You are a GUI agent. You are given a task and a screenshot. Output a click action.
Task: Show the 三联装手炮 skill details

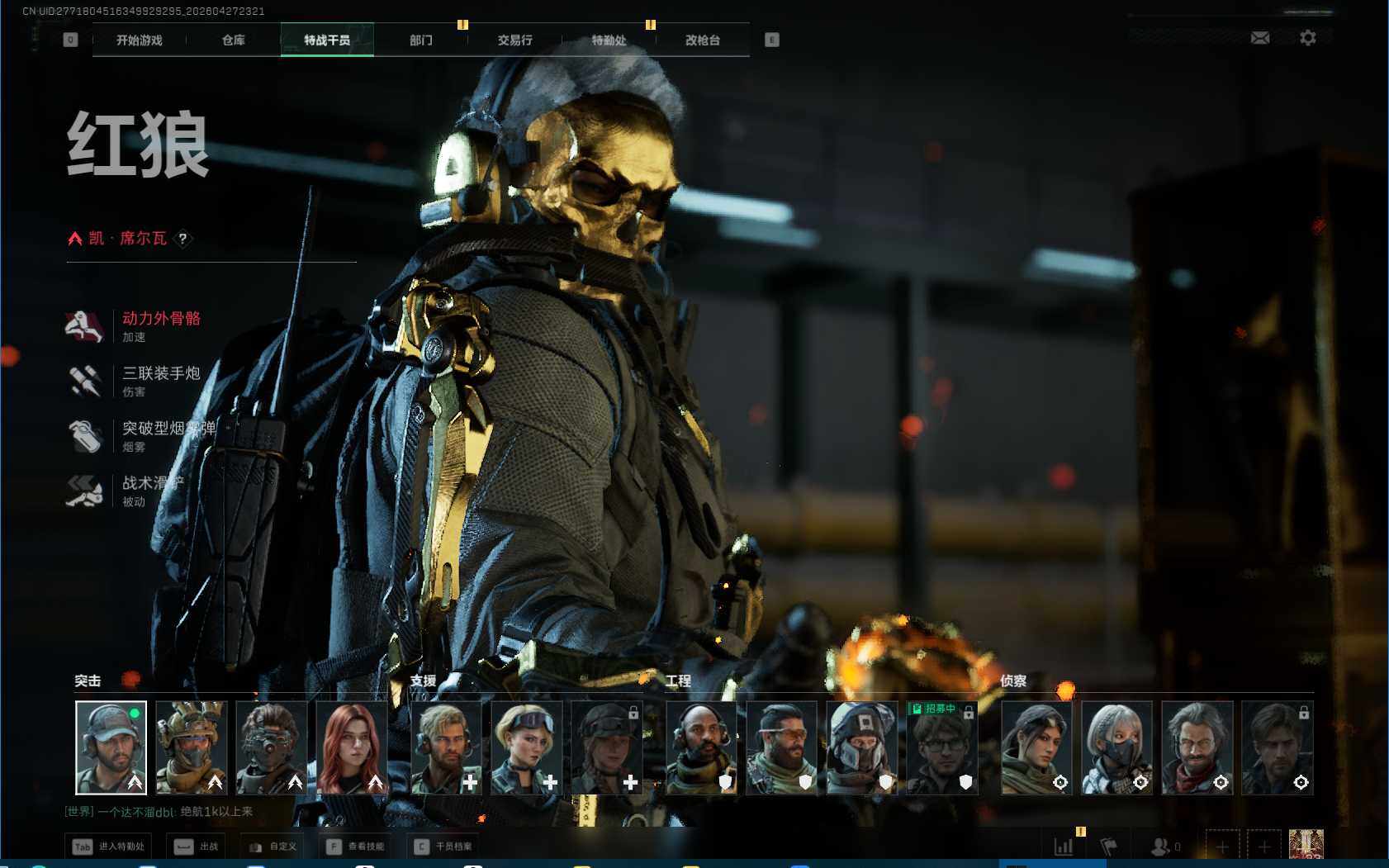coord(161,374)
